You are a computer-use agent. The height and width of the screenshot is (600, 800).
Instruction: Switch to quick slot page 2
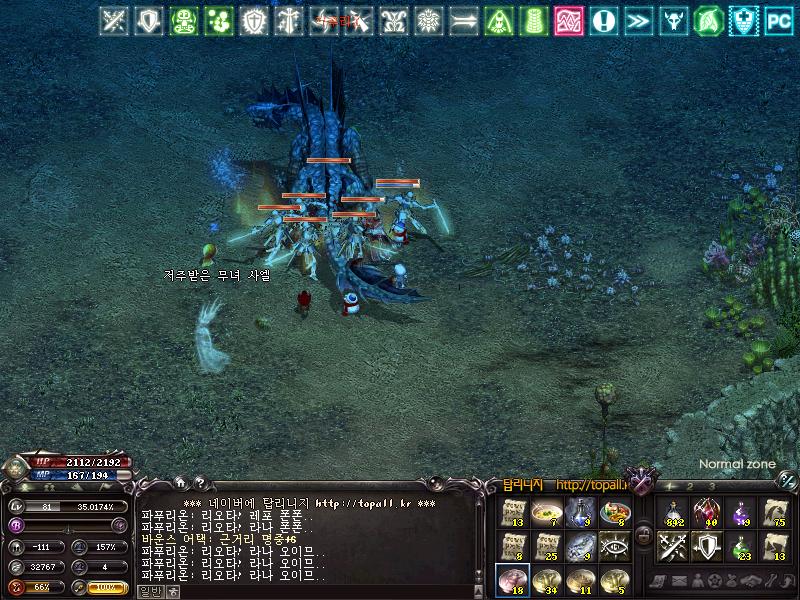(x=690, y=486)
